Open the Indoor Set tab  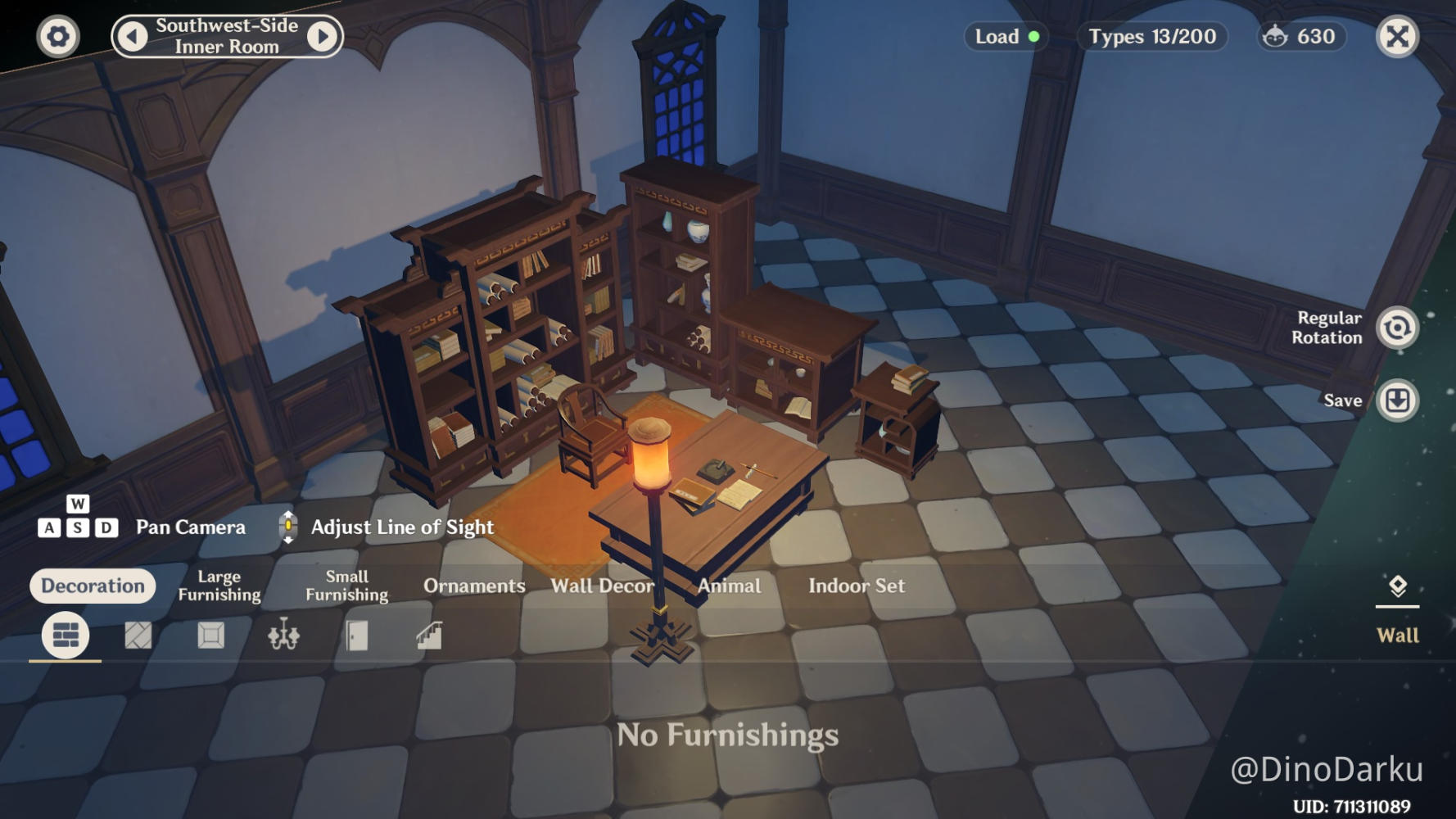point(857,586)
